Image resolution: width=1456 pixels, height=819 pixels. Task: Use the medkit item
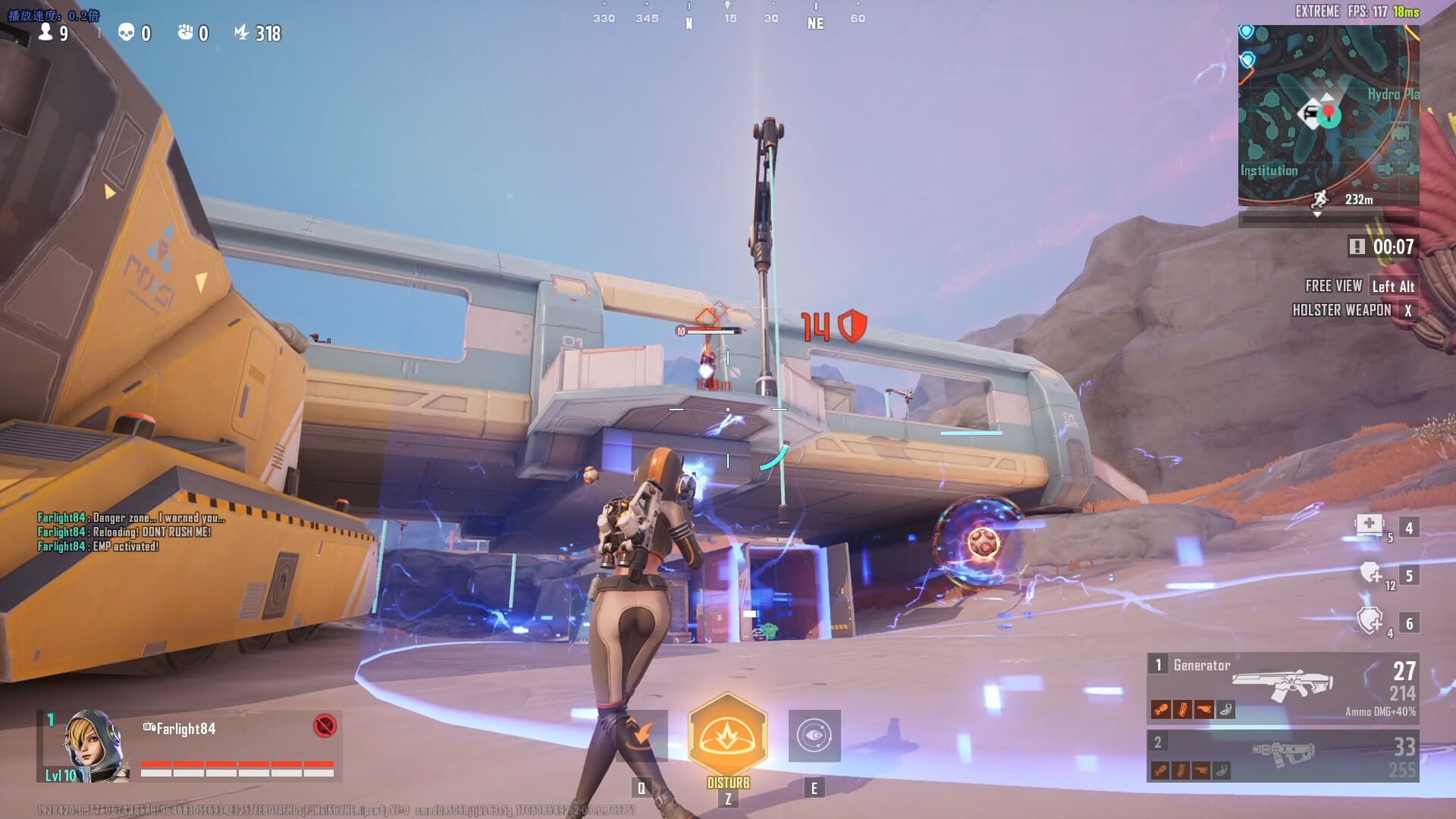tap(1370, 525)
